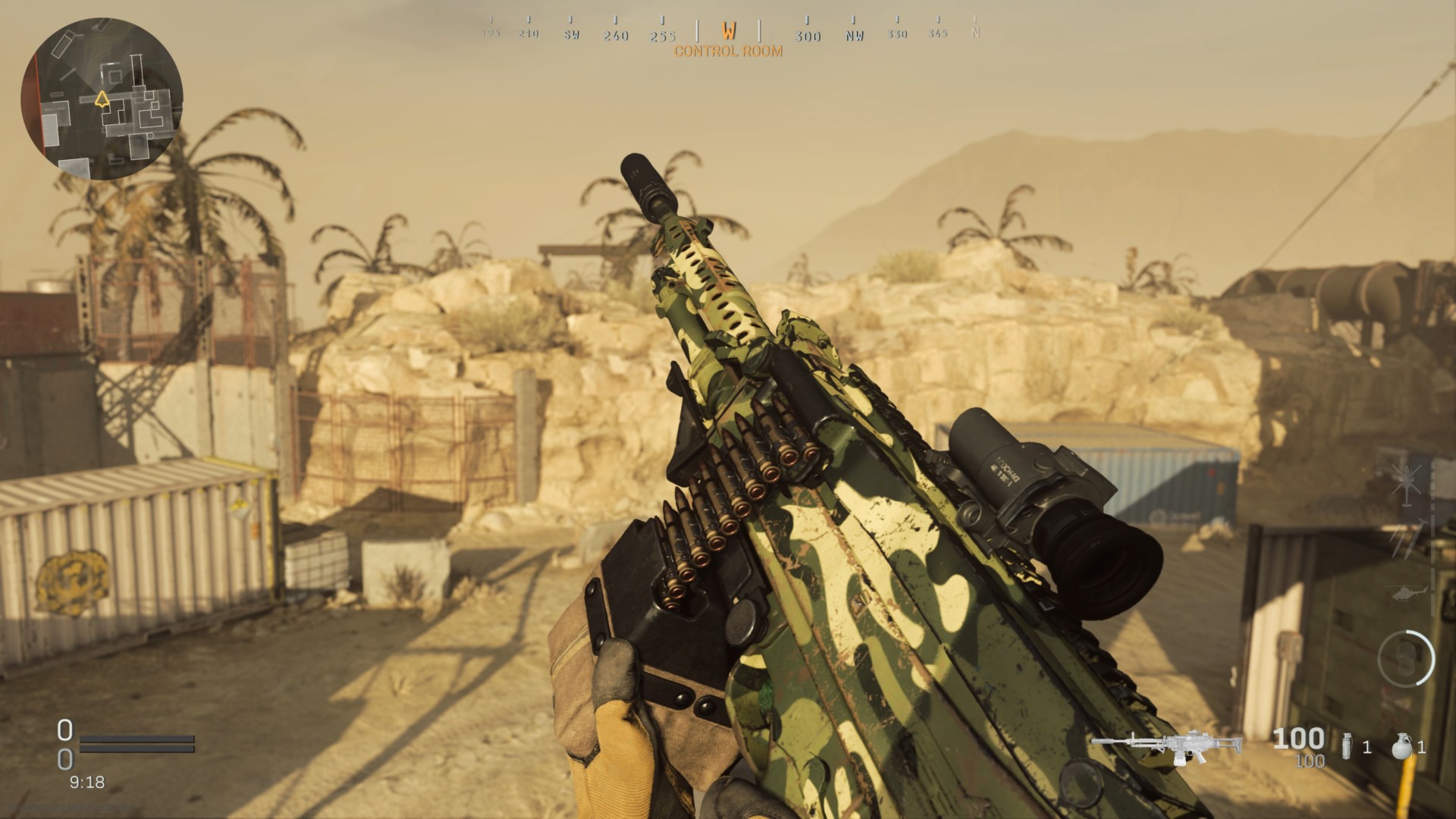Select the airstrike killstreak icon

pyautogui.click(x=1407, y=485)
